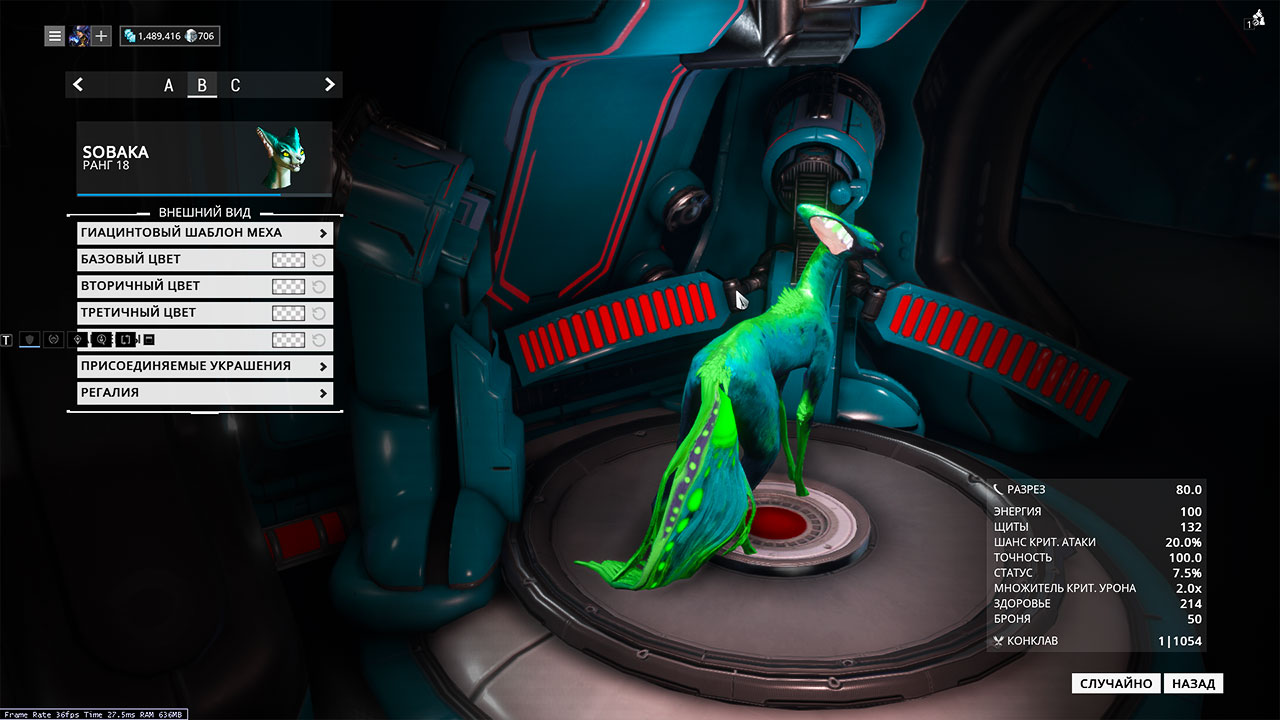Image resolution: width=1280 pixels, height=720 pixels.
Task: Go to next appearance config with right arrow
Action: (x=329, y=85)
